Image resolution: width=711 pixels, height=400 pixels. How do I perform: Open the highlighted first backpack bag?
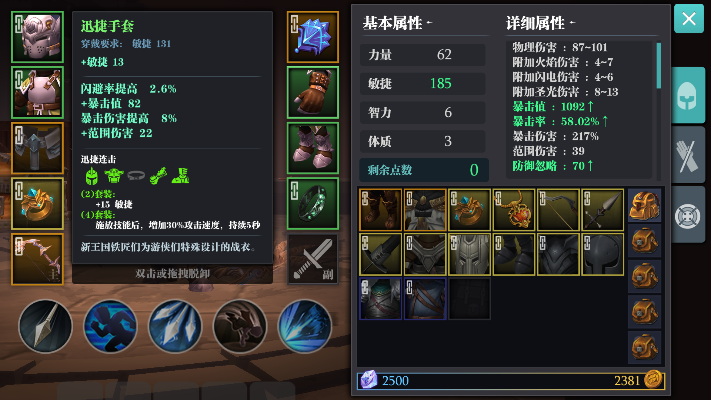(x=645, y=207)
